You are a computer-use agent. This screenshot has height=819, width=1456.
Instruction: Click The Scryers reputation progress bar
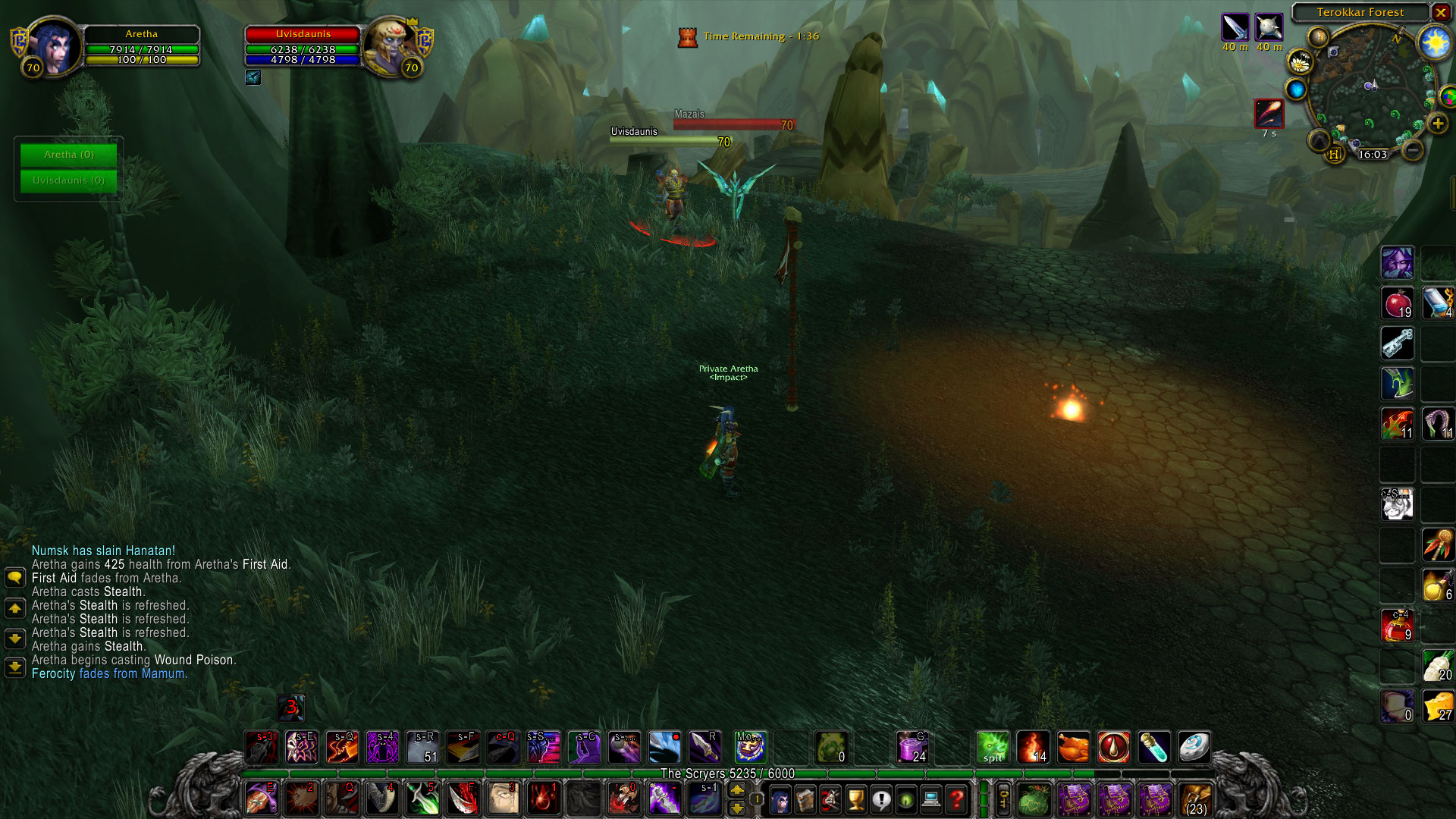coord(726,773)
